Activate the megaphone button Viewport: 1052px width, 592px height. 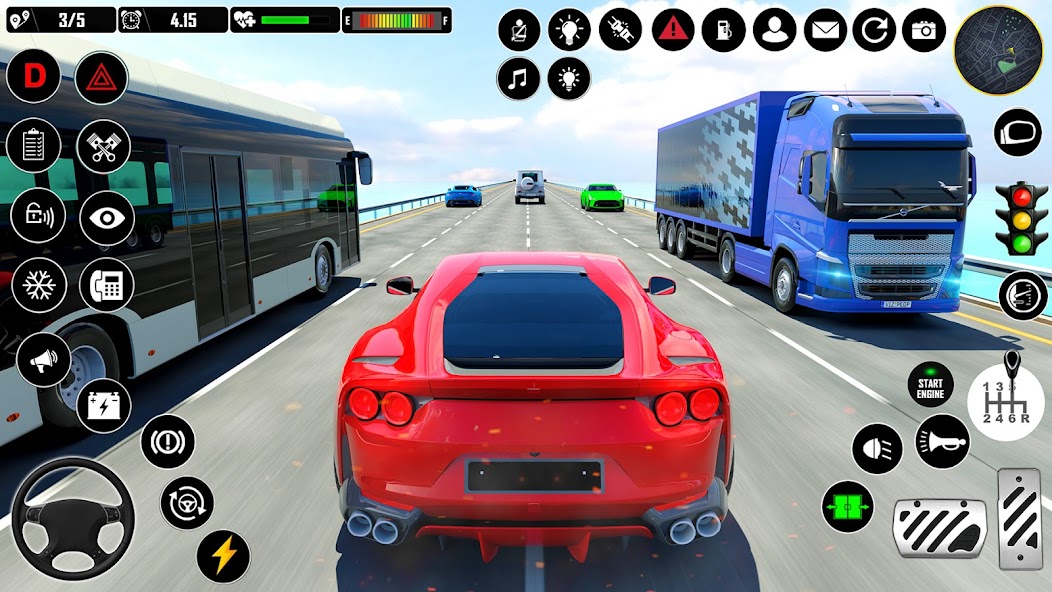coord(43,360)
